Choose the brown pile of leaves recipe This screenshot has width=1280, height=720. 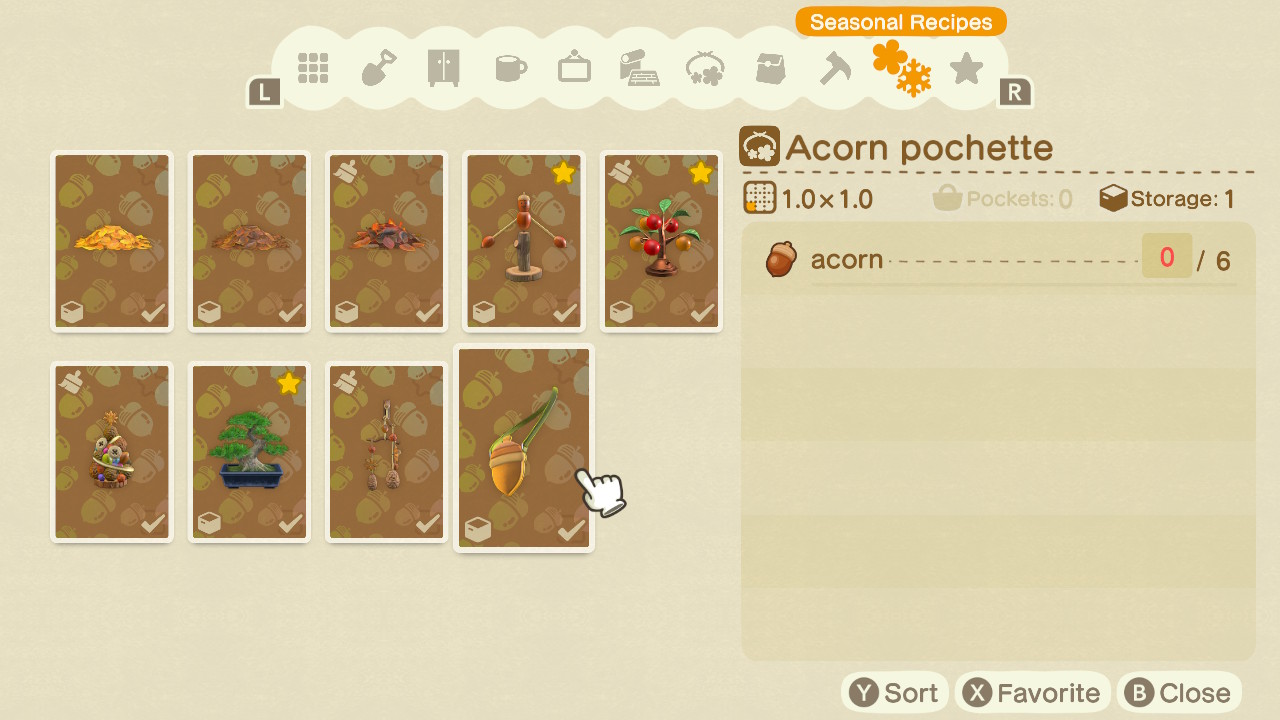250,241
